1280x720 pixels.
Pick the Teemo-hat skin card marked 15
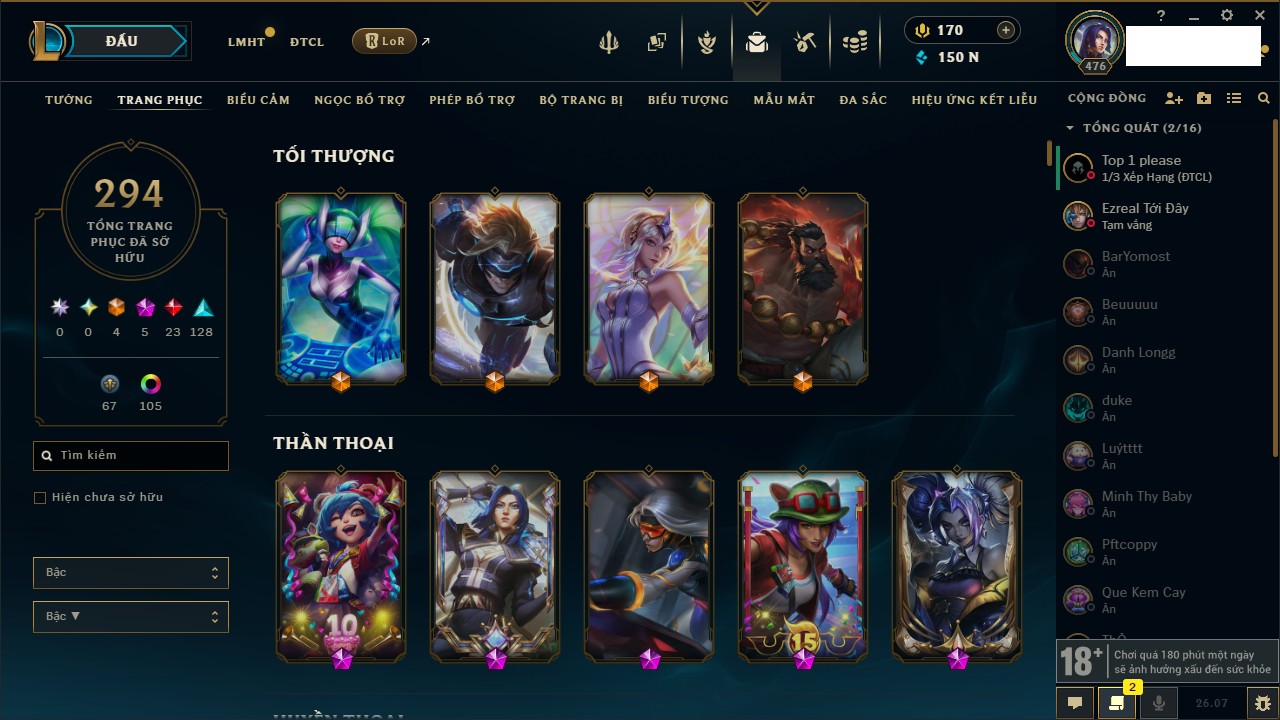[803, 565]
